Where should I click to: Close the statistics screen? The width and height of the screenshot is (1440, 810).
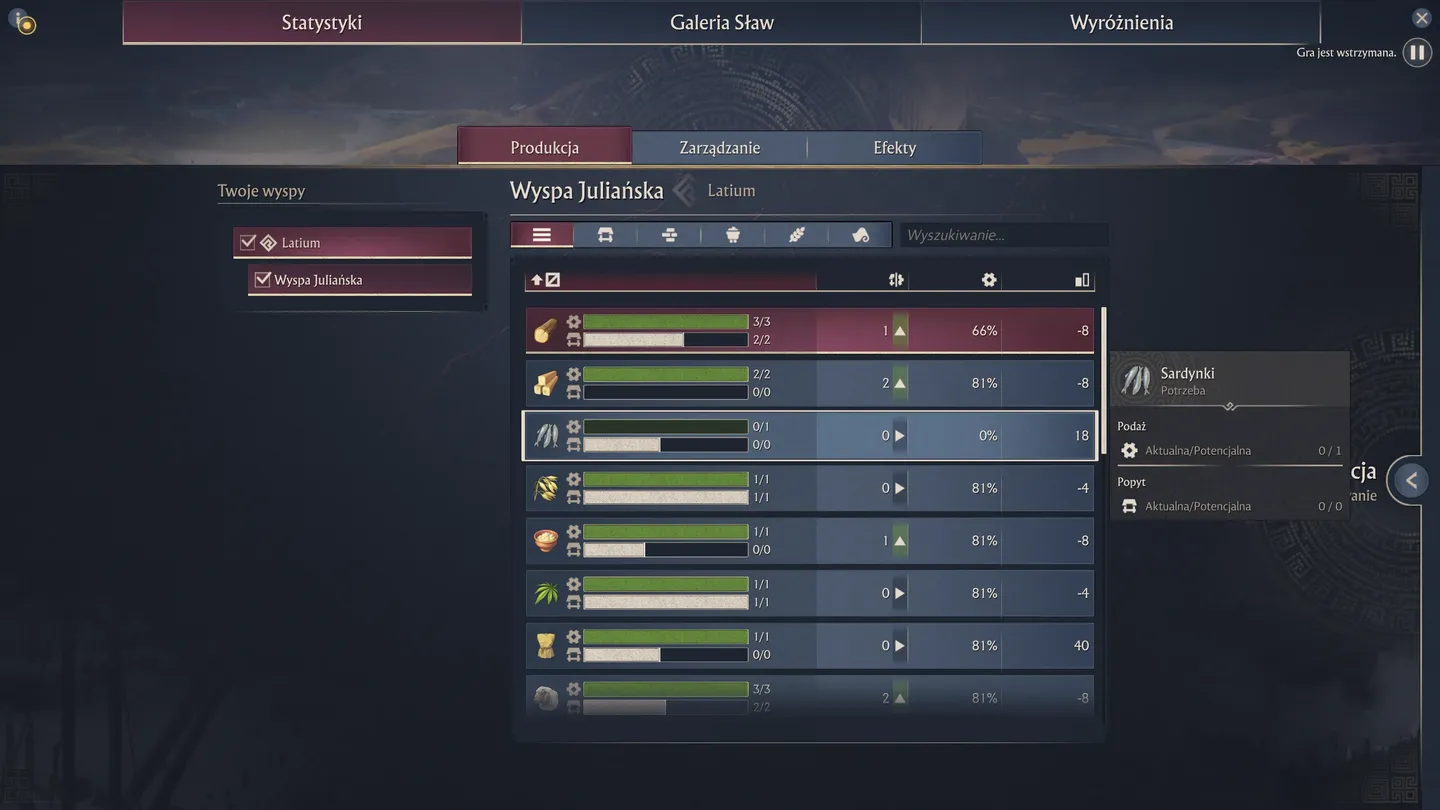(x=1422, y=18)
